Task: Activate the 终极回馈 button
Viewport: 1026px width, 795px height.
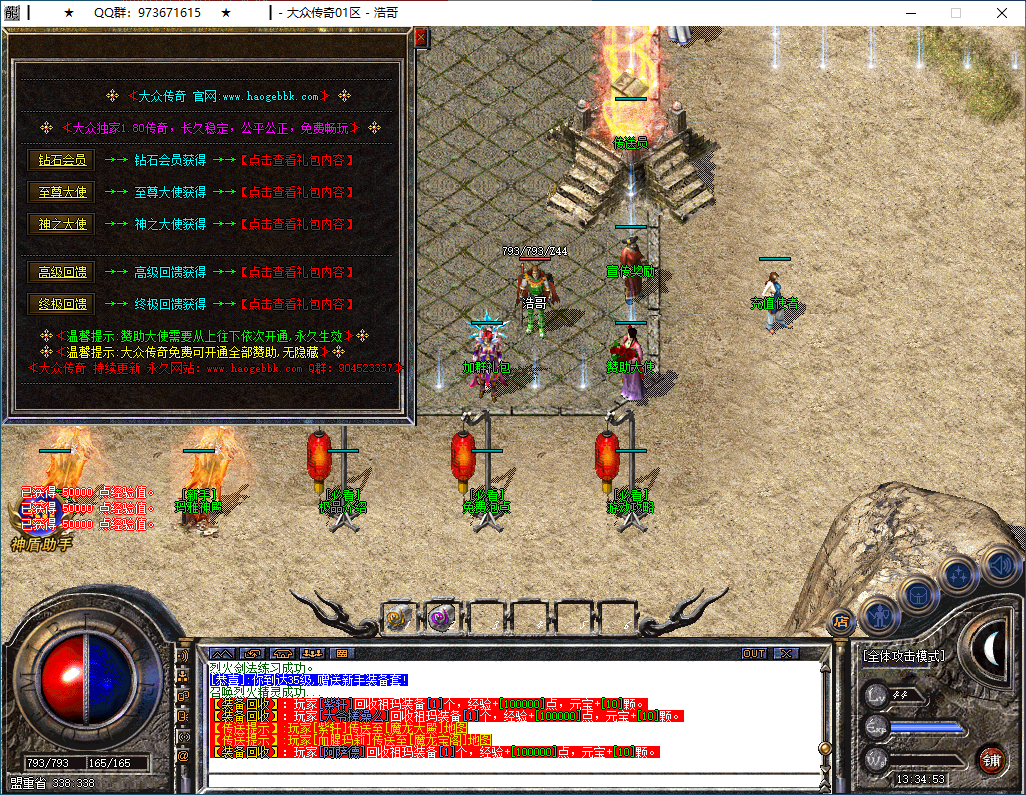Action: pyautogui.click(x=62, y=304)
